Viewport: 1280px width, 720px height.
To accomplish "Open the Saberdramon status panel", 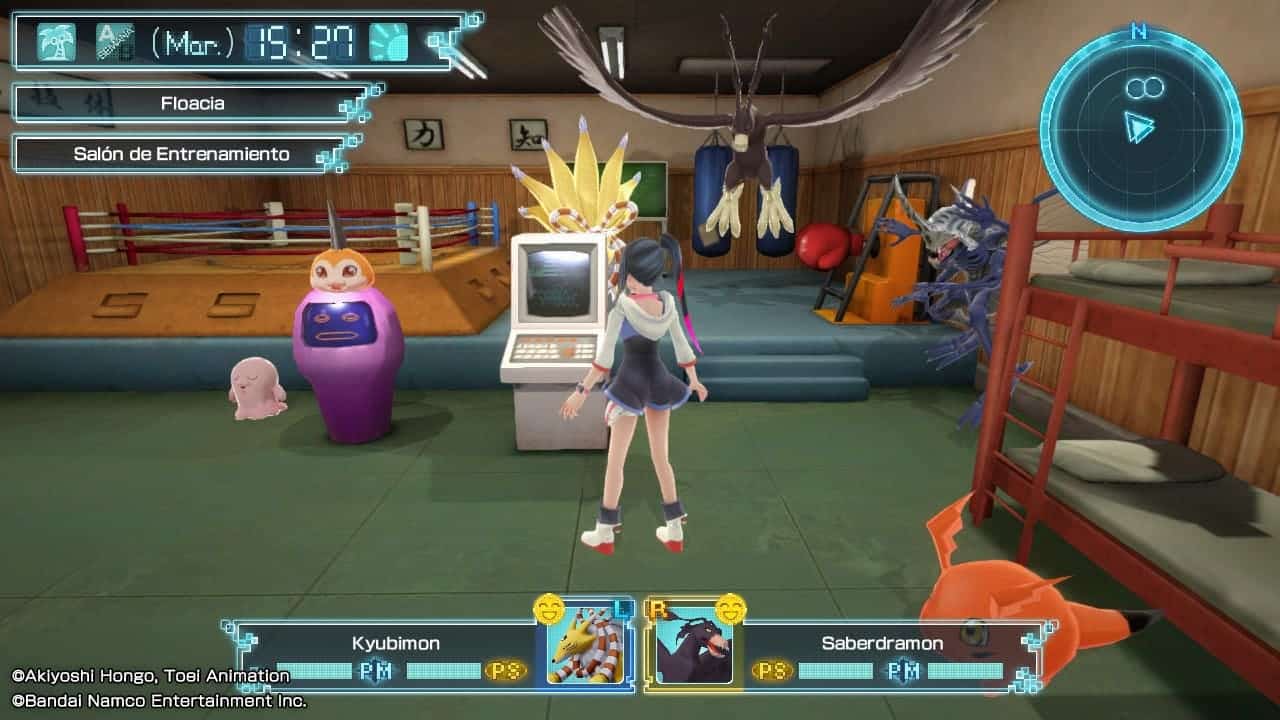I will pyautogui.click(x=882, y=655).
